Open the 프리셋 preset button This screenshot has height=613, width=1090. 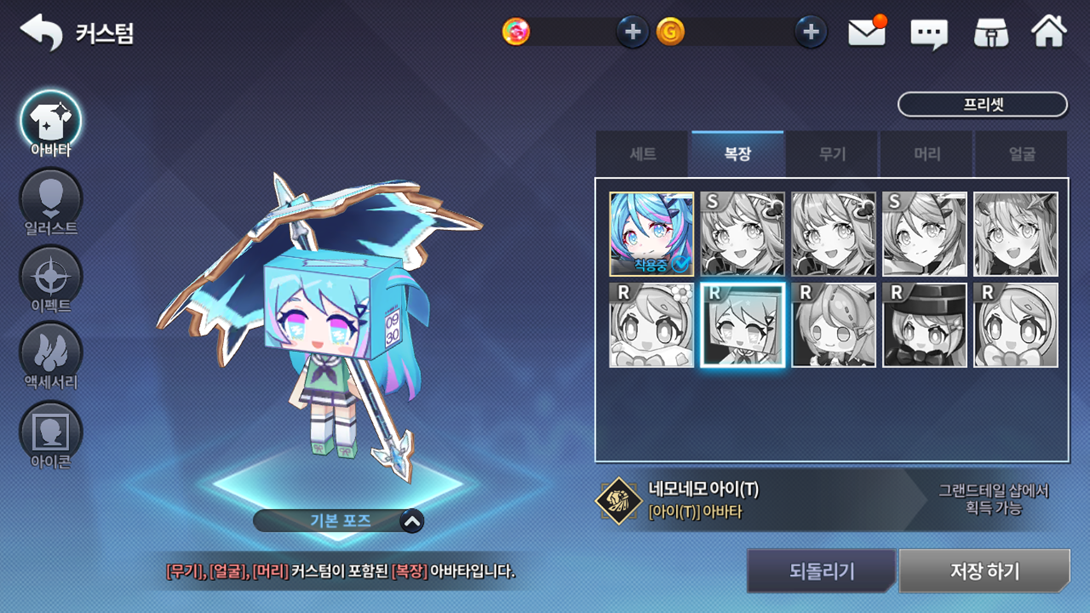pos(982,104)
